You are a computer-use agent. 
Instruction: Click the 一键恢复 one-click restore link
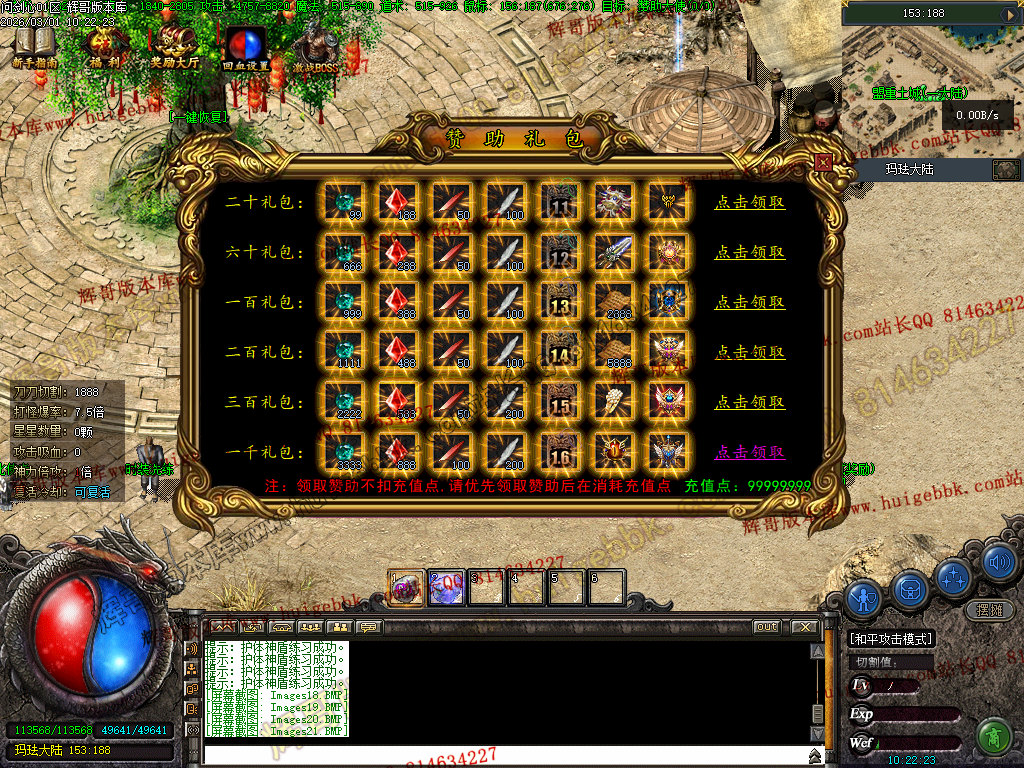[199, 116]
